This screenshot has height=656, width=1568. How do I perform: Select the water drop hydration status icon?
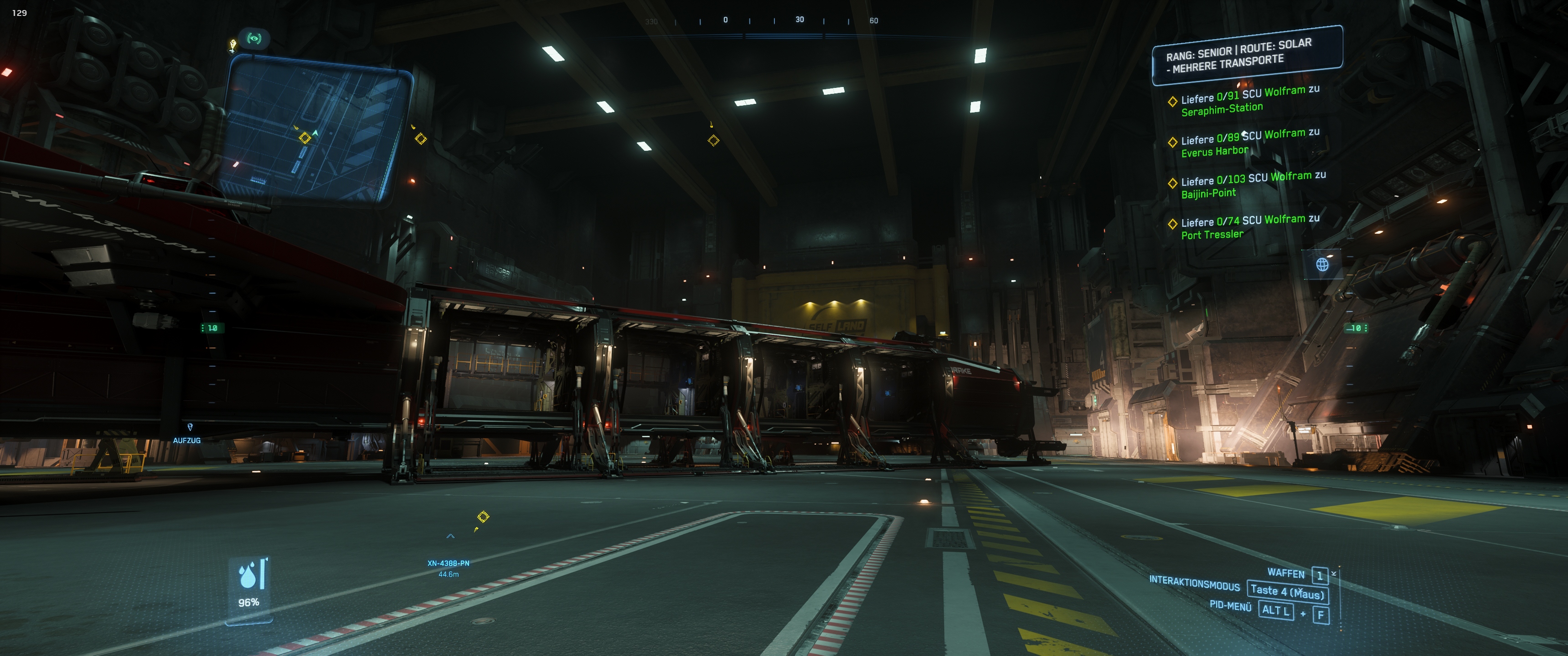point(248,575)
